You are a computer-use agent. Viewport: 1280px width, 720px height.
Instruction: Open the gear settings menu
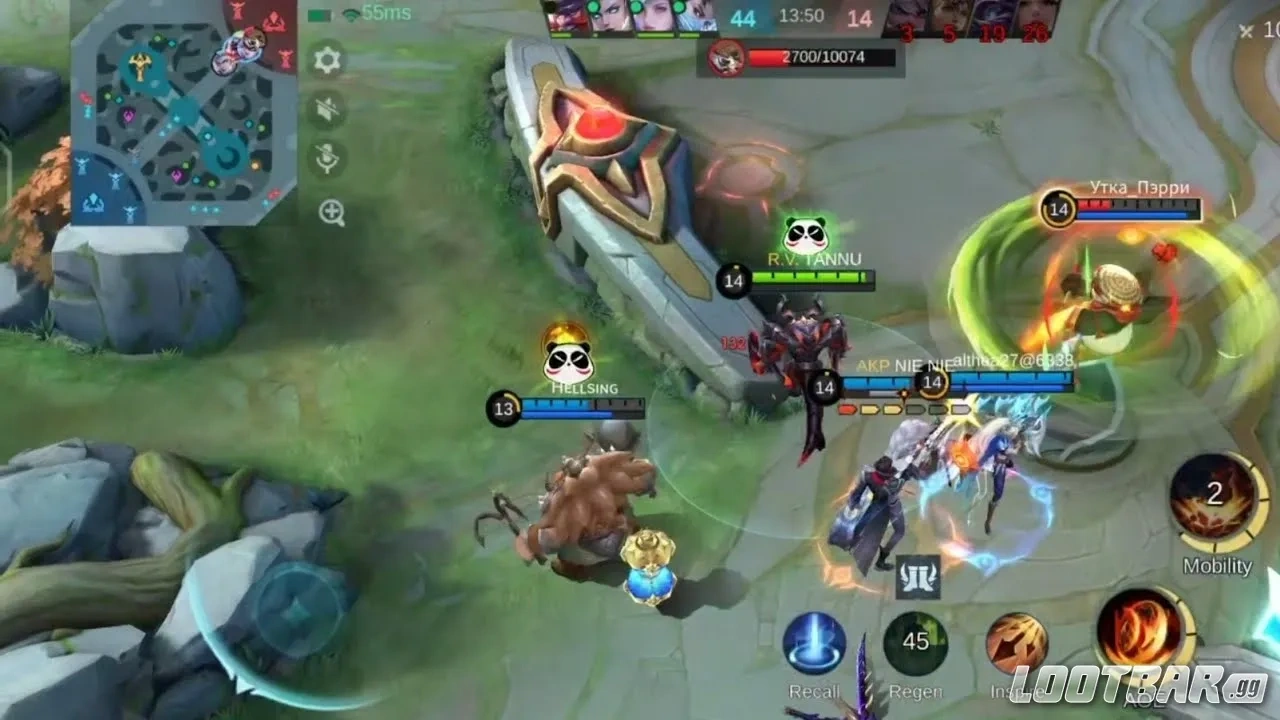pyautogui.click(x=329, y=61)
